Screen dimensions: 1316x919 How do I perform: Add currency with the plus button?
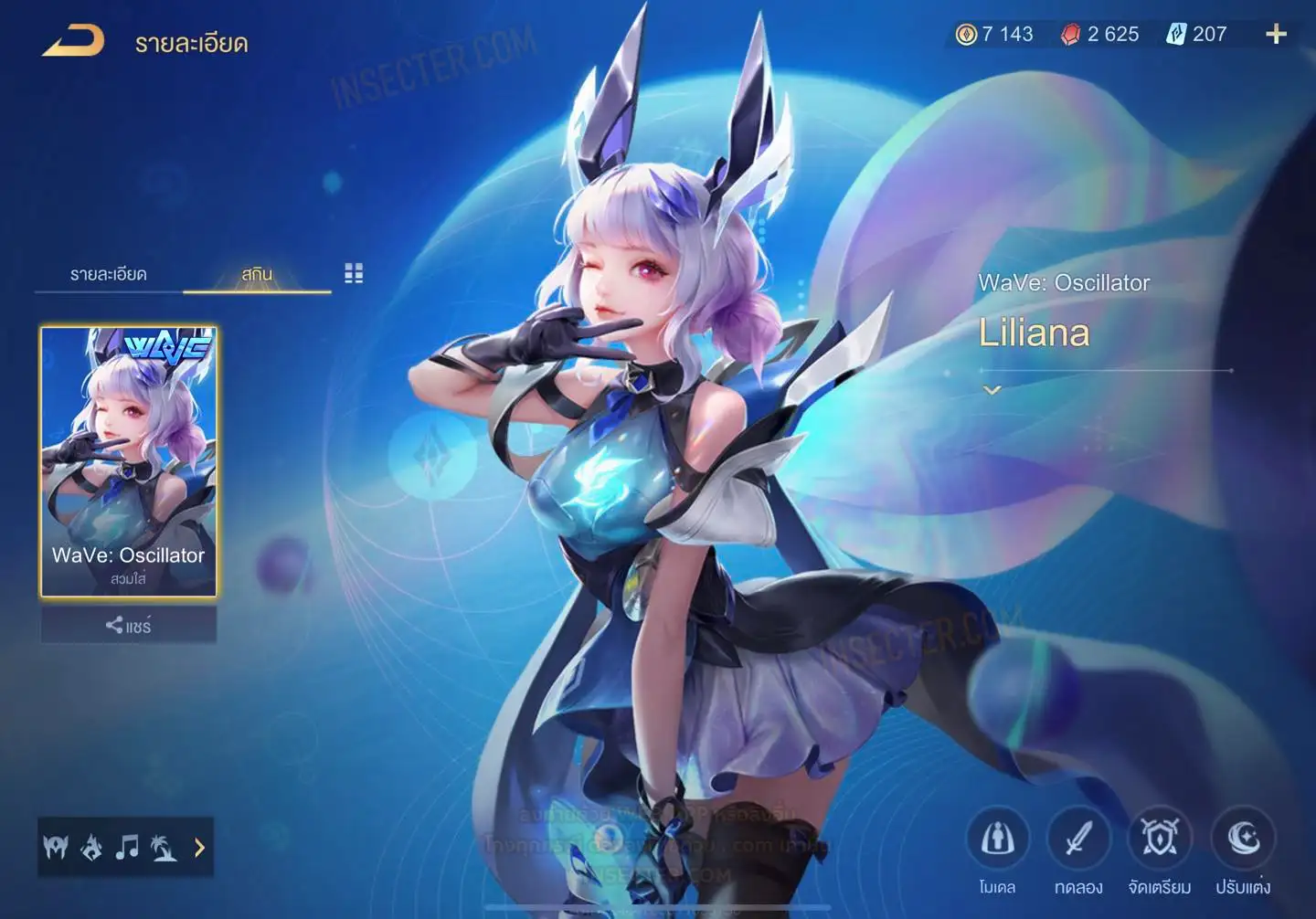(x=1276, y=35)
